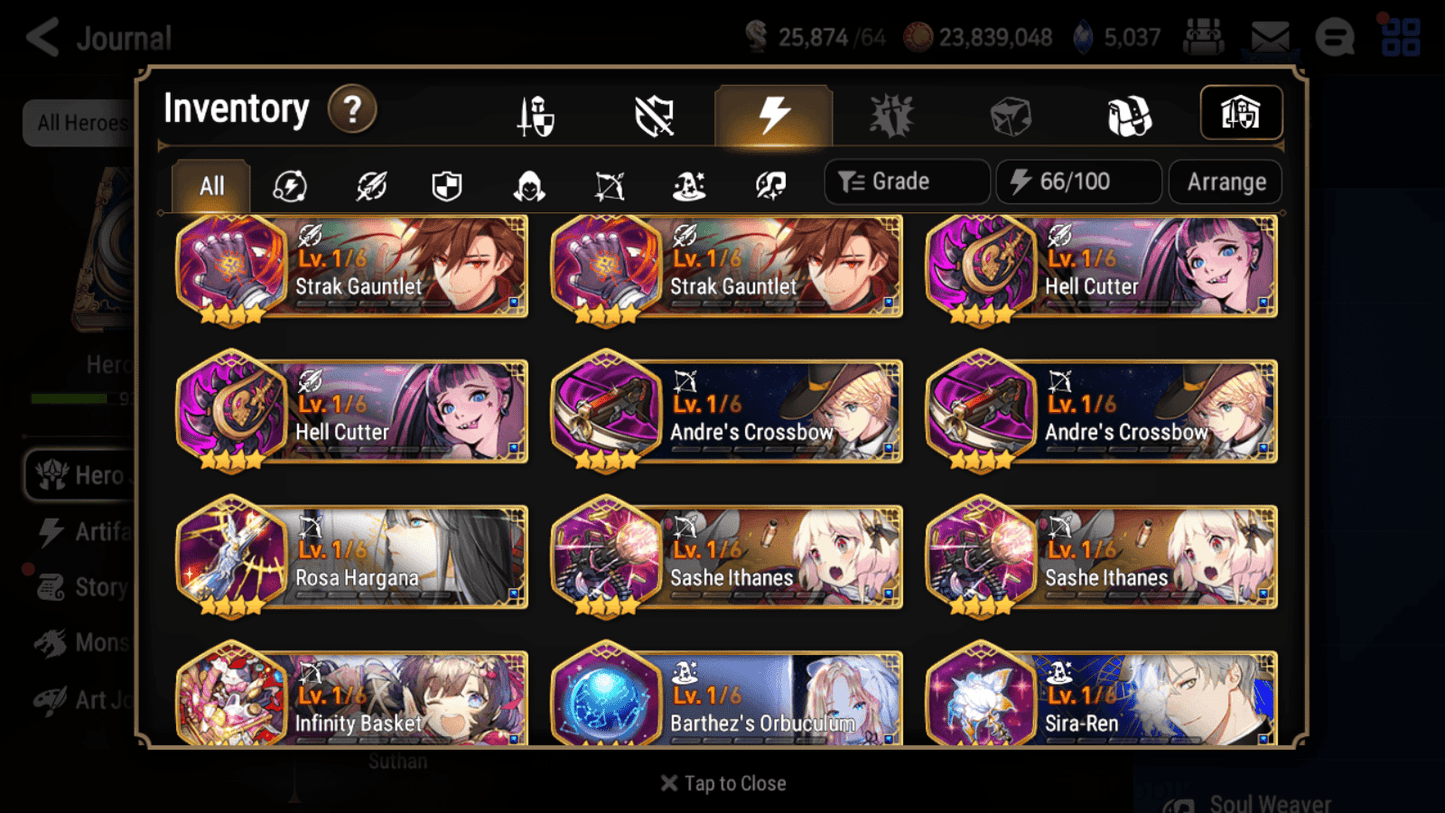This screenshot has width=1445, height=813.
Task: Select the Strak Gauntlet artifact card
Action: (x=350, y=266)
